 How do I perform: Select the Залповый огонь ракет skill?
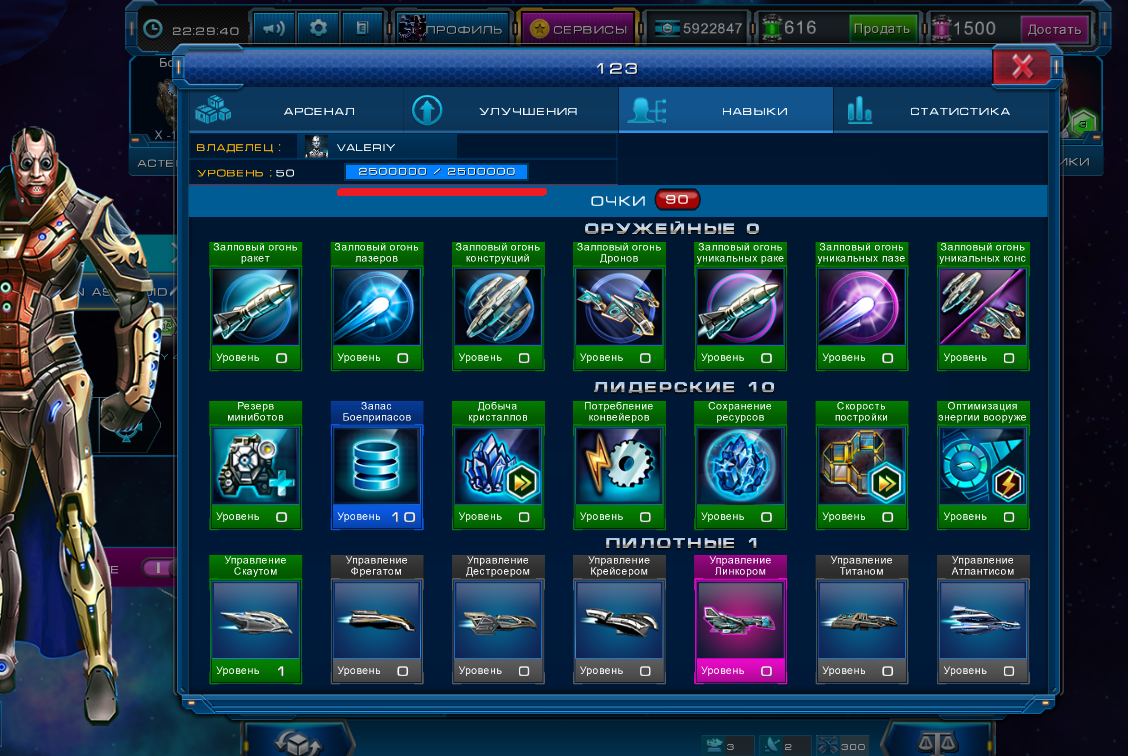coord(255,306)
